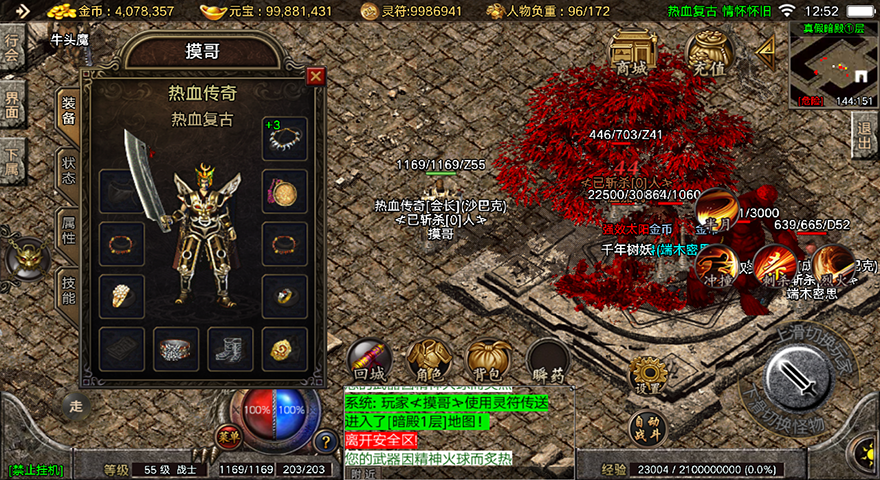Viewport: 880px width, 480px height.
Task: Open the 背包 backpack
Action: point(489,362)
